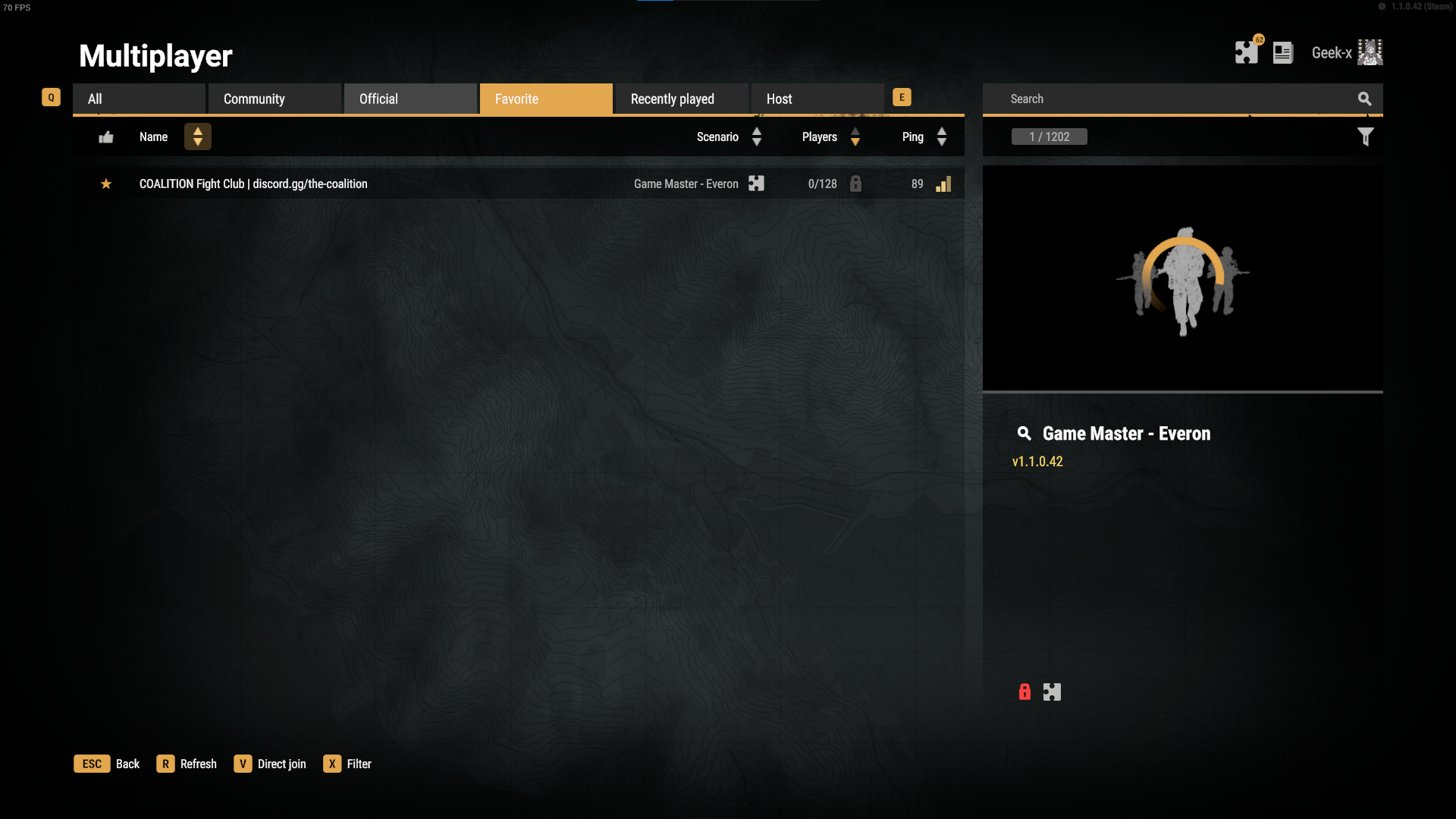
Task: Open the workshop puzzle piece icon
Action: (1246, 52)
